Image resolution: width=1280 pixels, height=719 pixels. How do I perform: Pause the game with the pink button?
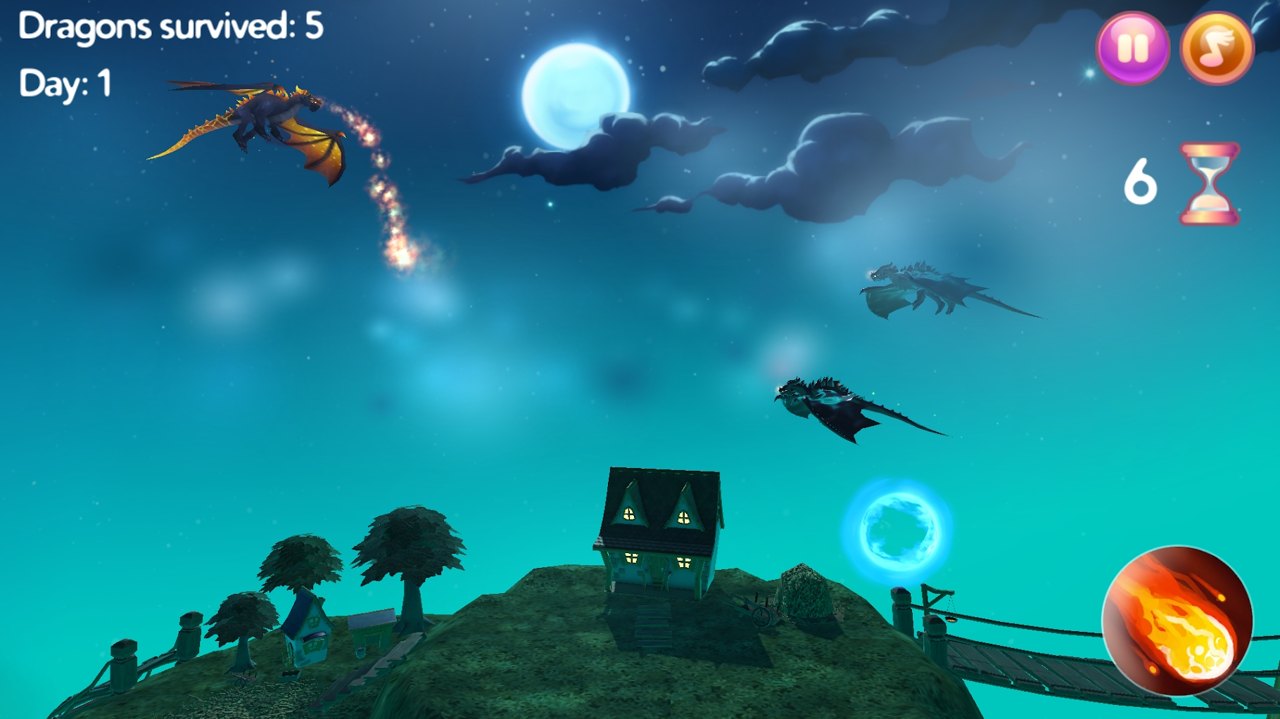[1132, 48]
